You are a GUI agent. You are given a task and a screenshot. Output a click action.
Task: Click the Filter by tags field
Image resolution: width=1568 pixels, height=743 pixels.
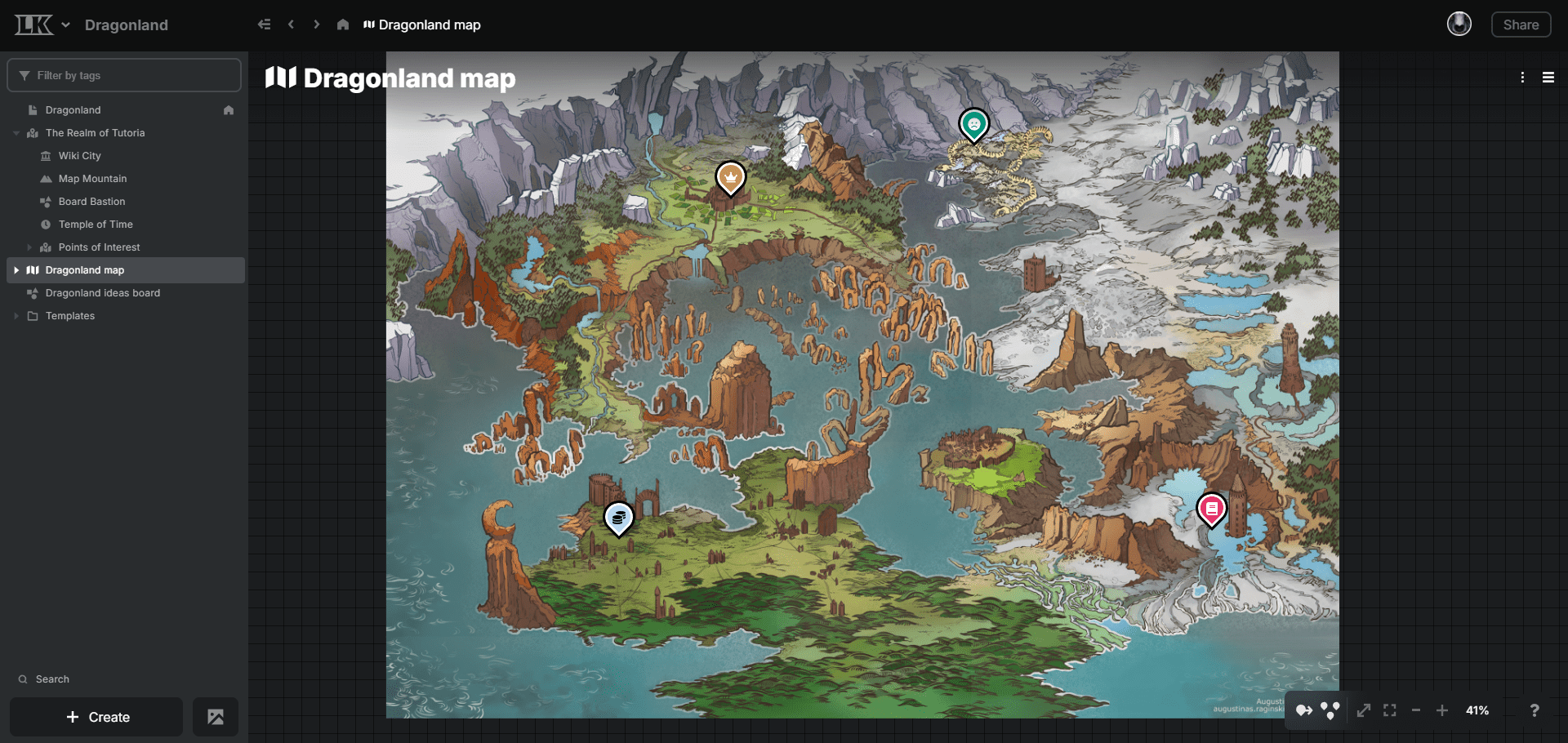(123, 74)
